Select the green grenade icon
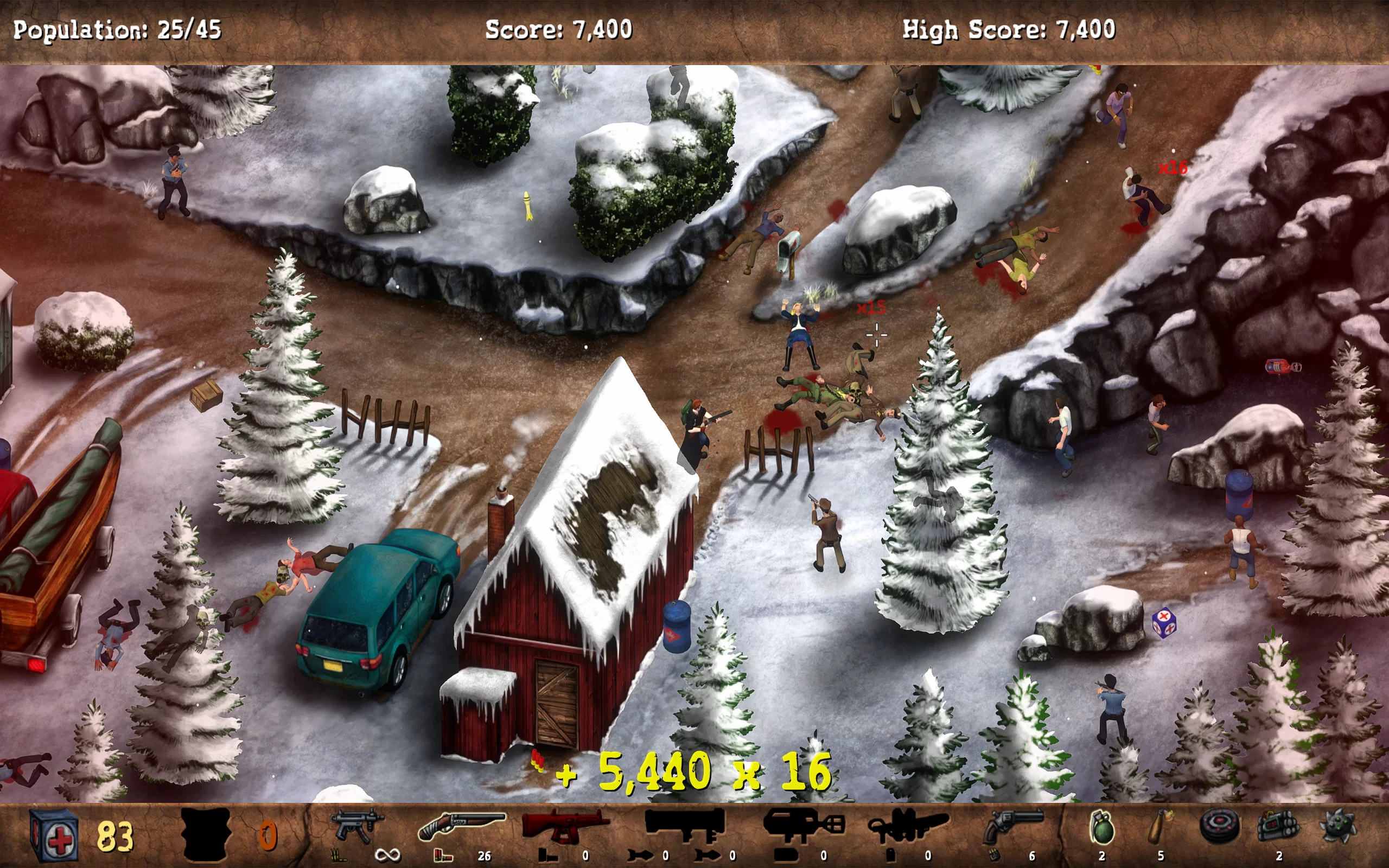 coord(1101,827)
